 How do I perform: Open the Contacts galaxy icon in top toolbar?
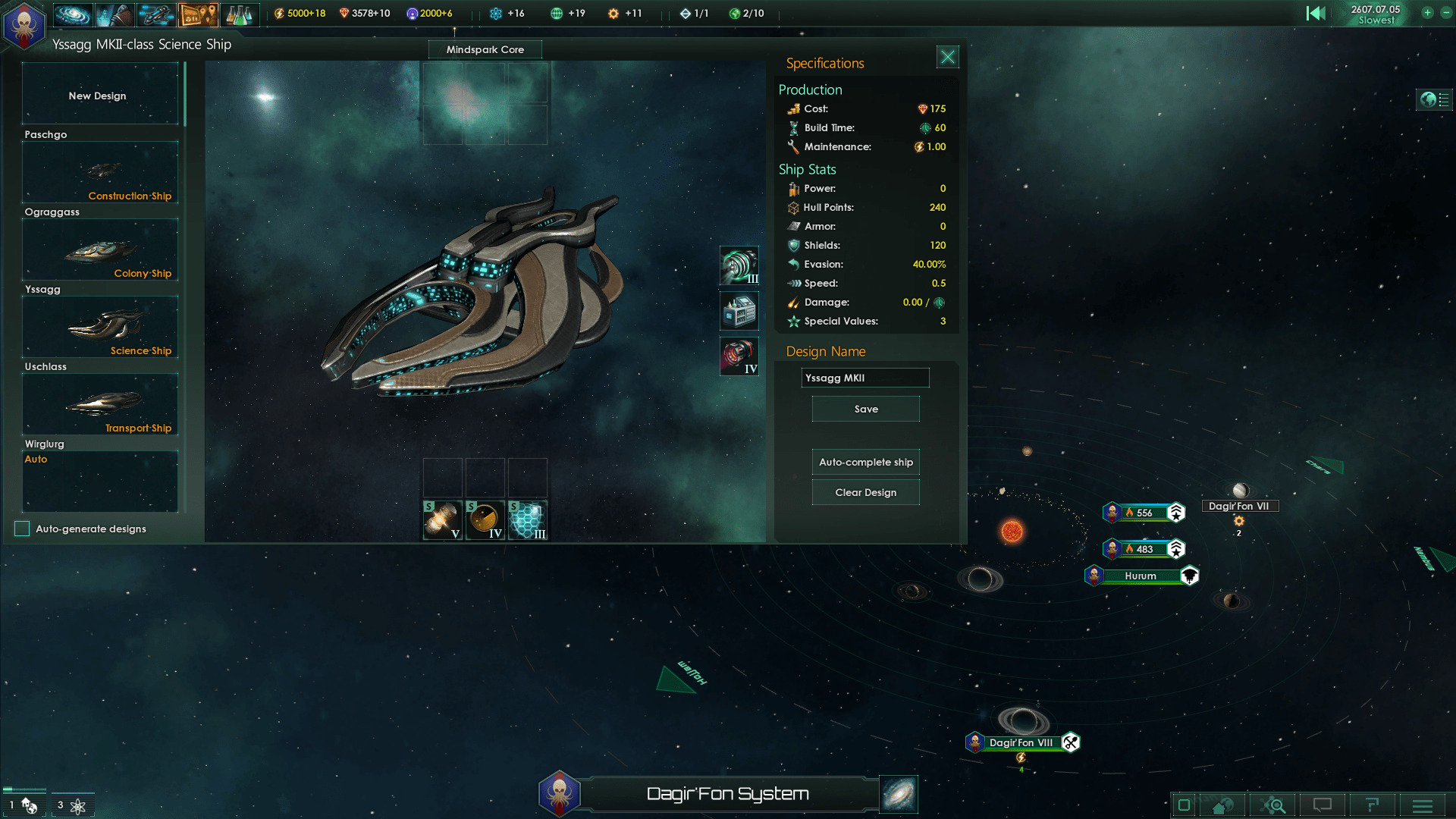click(x=72, y=14)
